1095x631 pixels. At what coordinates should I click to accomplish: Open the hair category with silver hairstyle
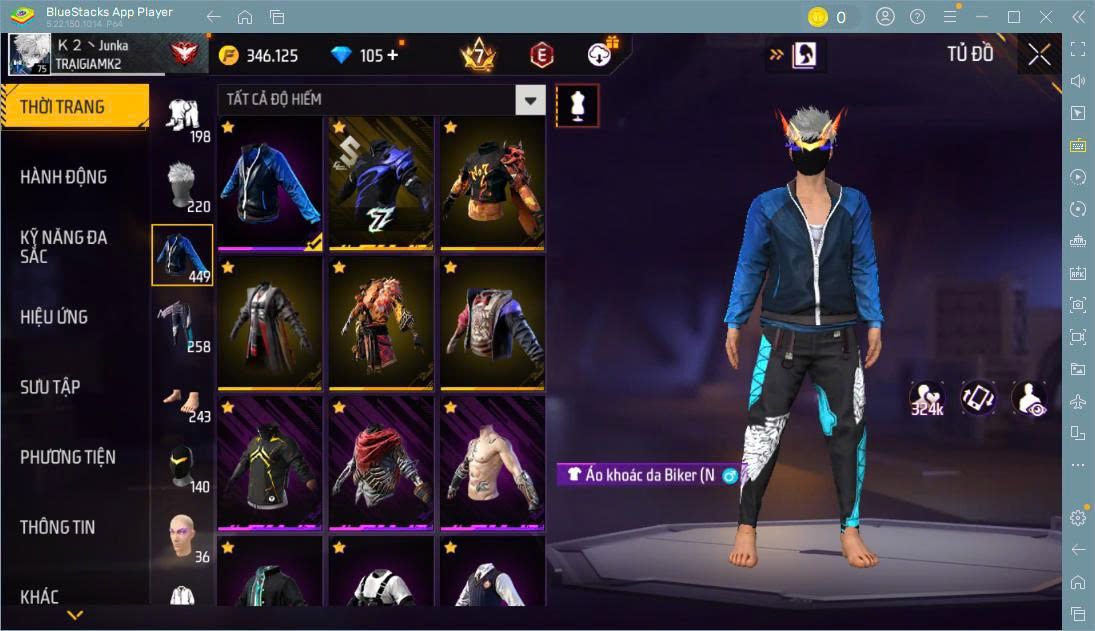[182, 185]
